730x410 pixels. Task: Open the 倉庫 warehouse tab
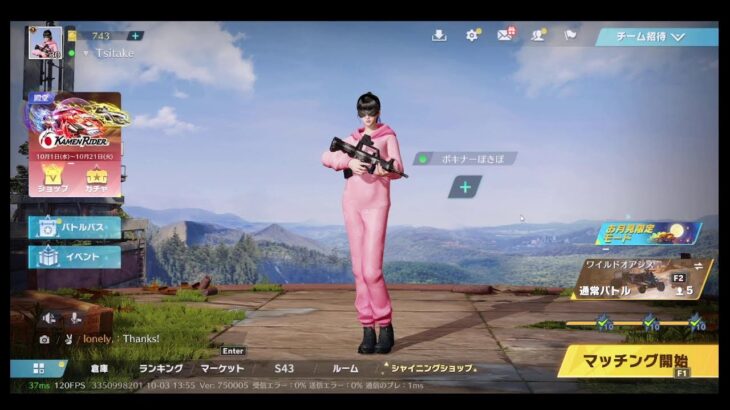tap(99, 368)
